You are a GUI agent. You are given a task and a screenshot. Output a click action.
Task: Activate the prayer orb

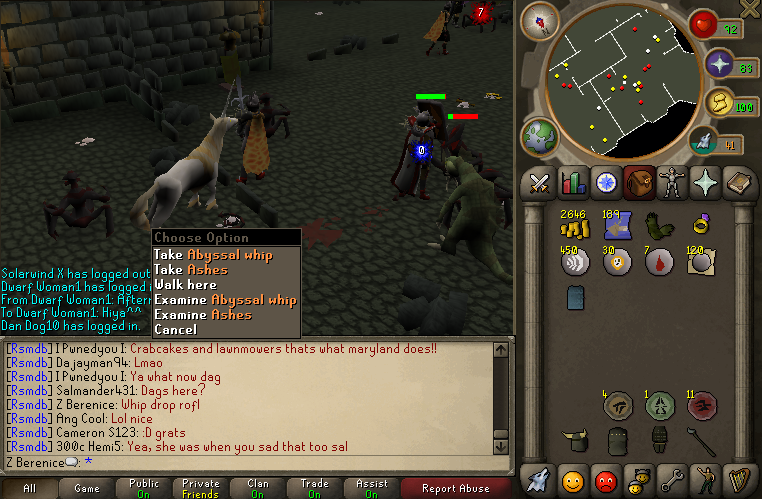click(720, 65)
